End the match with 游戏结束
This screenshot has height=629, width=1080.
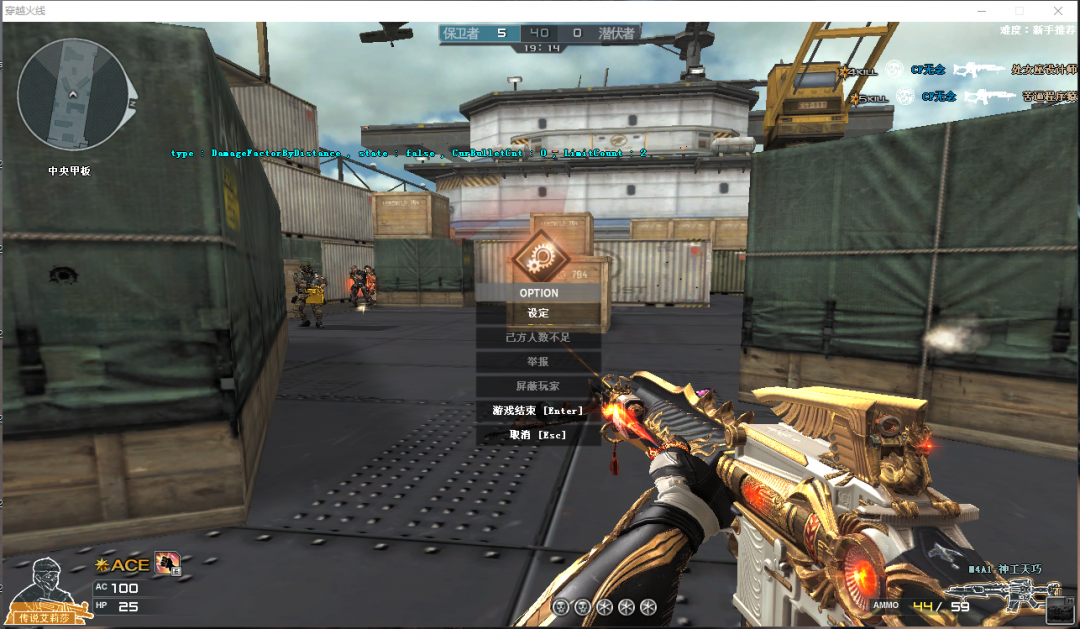pyautogui.click(x=538, y=410)
